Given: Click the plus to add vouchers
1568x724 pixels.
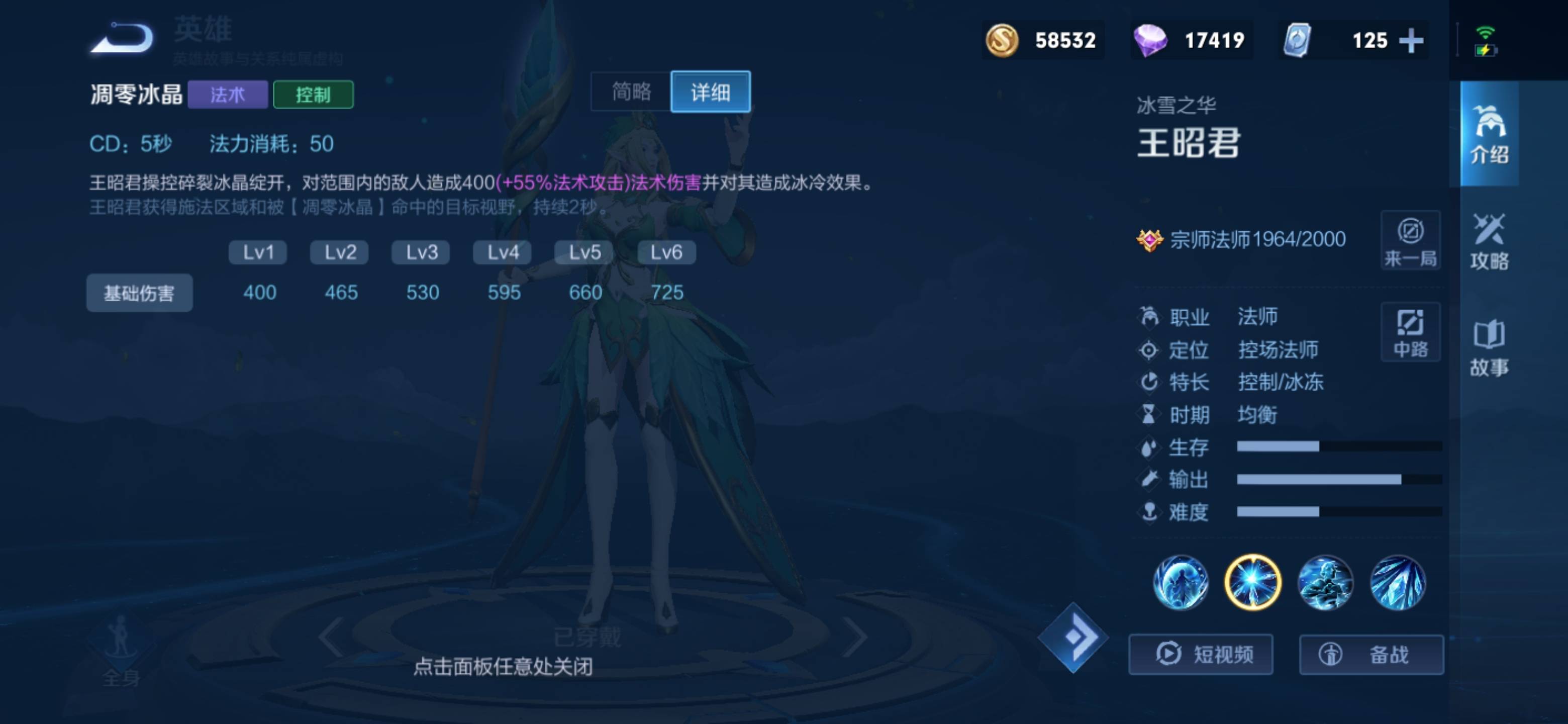Looking at the screenshot, I should click(x=1412, y=41).
